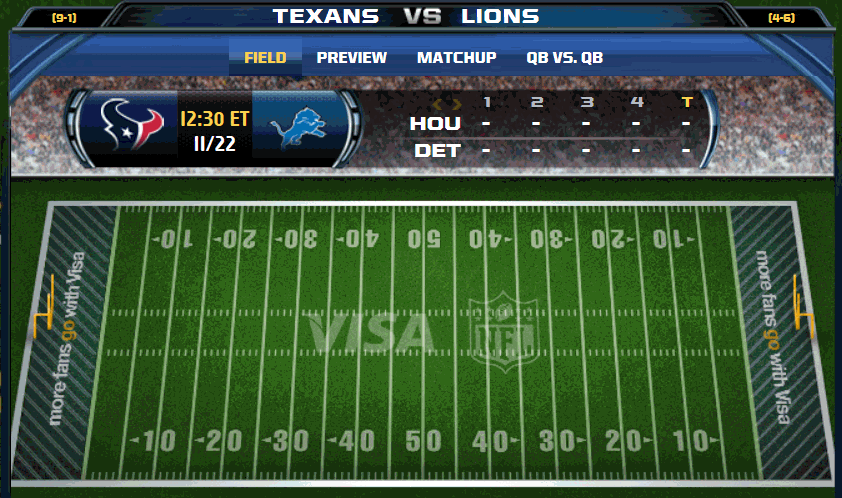Open the Preview tab
This screenshot has height=498, width=842.
point(351,58)
